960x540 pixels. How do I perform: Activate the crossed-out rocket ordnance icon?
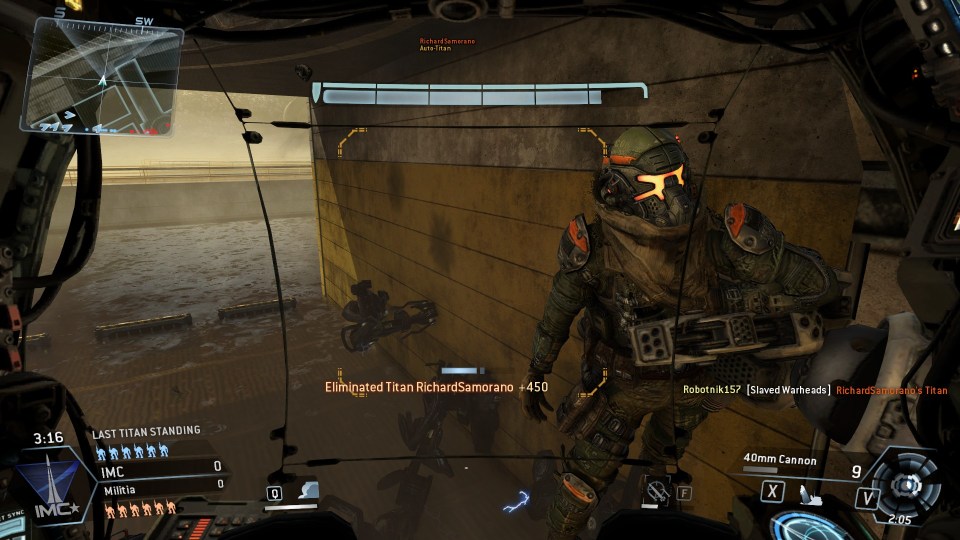657,490
